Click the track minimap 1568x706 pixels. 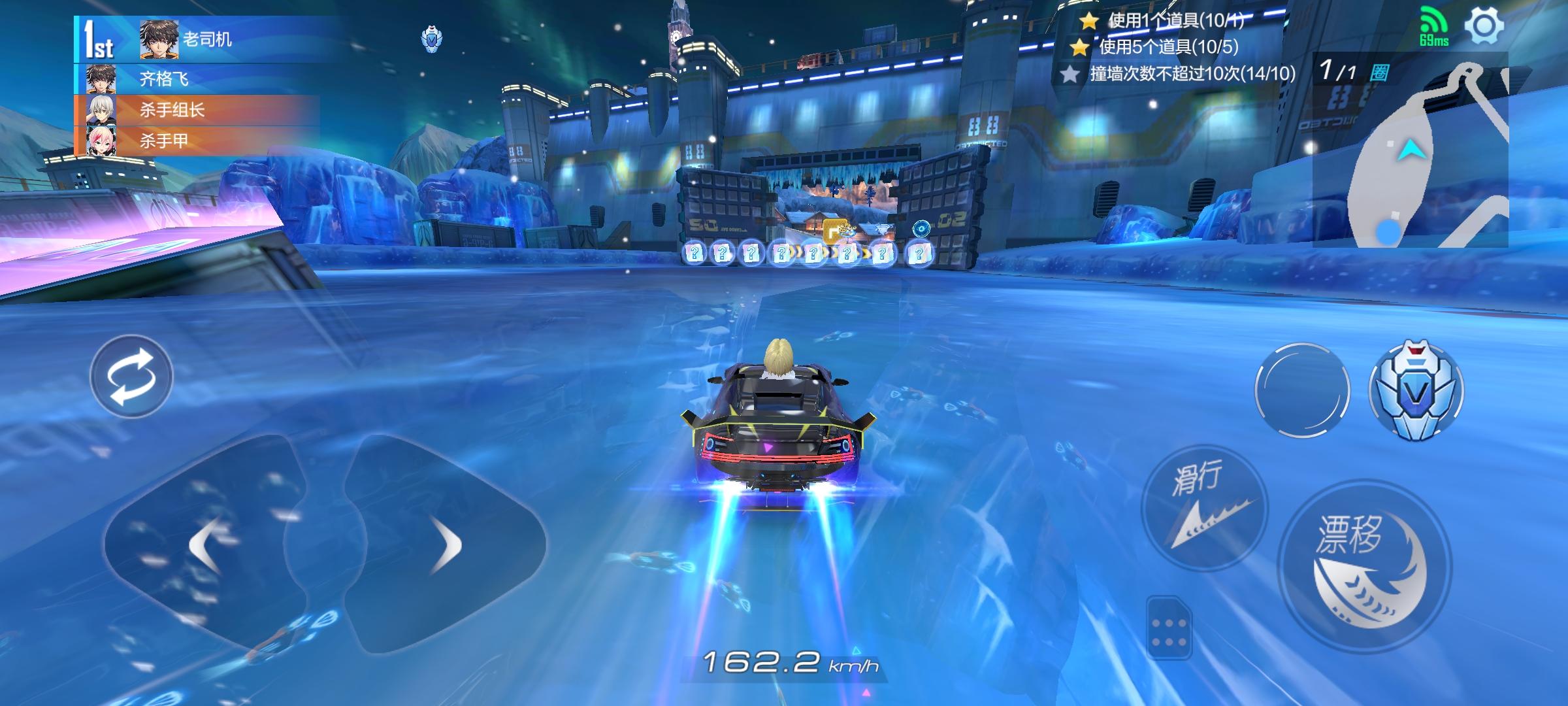tap(1411, 157)
